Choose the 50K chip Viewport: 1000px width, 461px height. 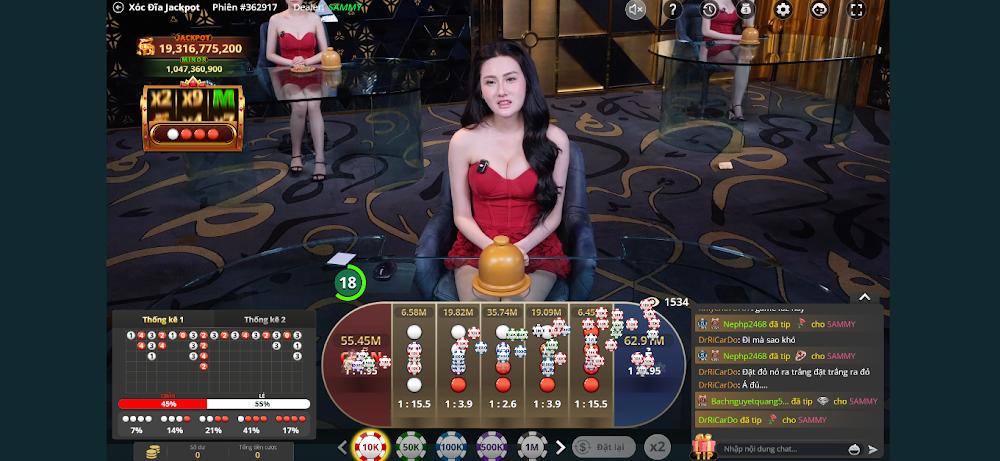tap(410, 447)
